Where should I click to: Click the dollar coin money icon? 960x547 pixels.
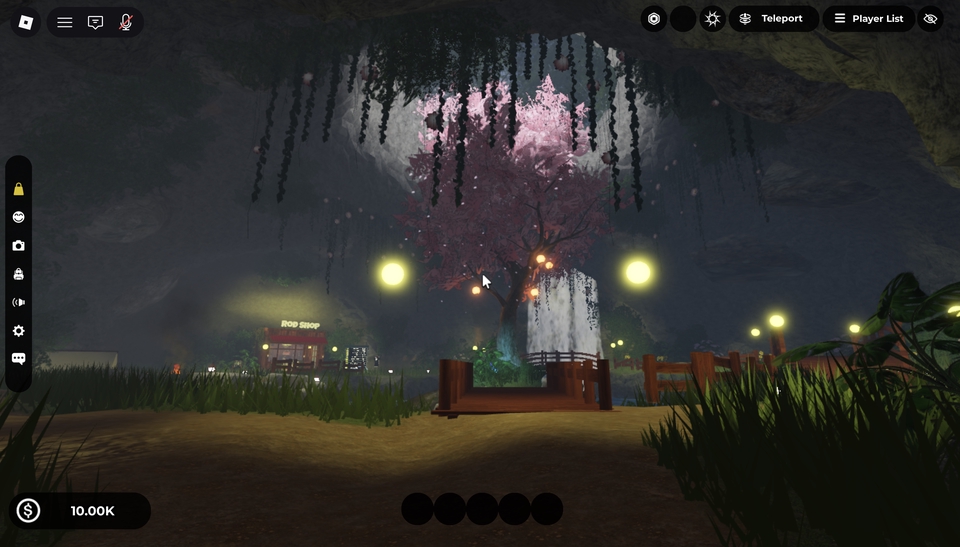pos(28,511)
